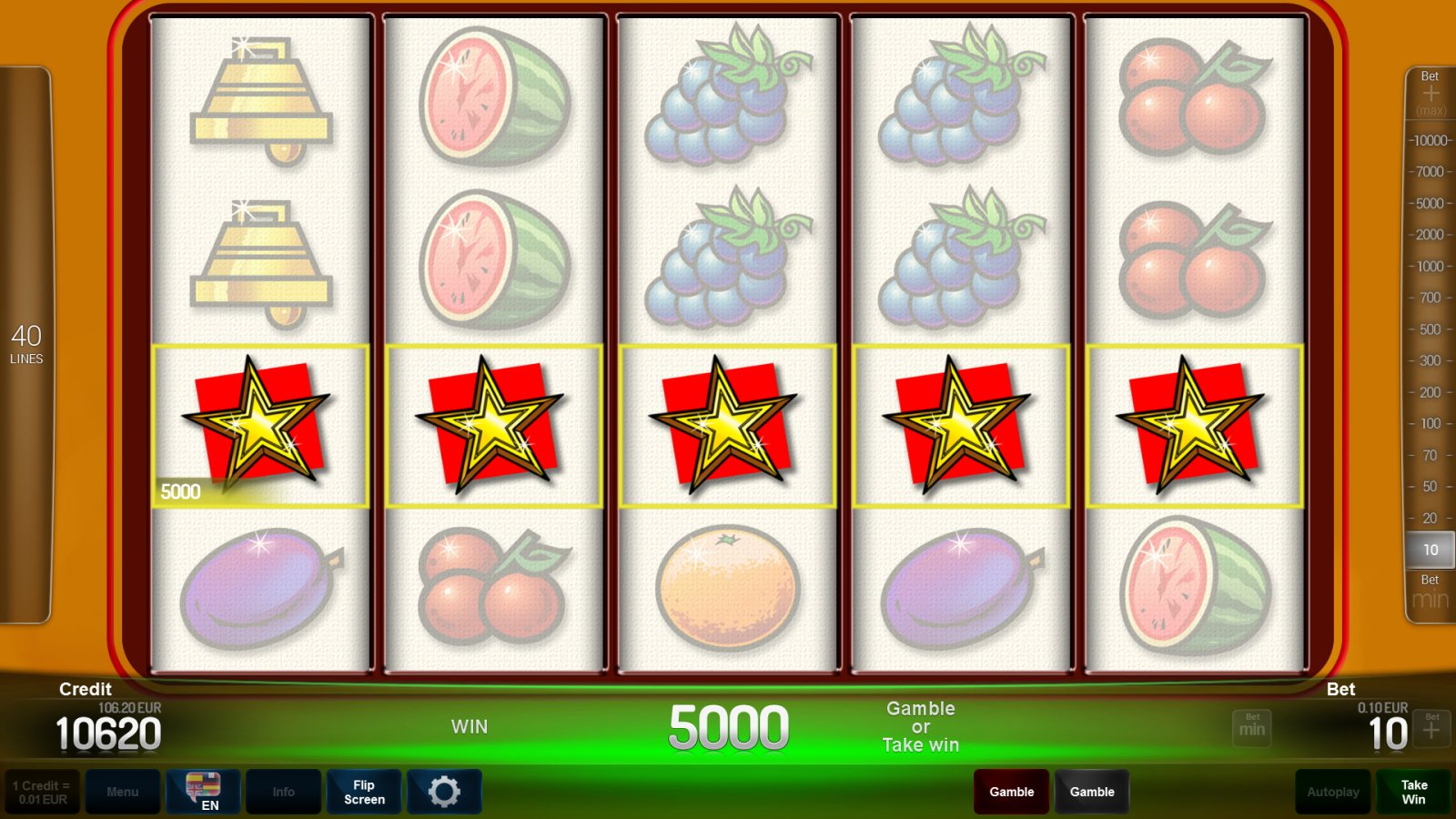Open settings with the gear icon
Viewport: 1456px width, 819px height.
(x=444, y=792)
